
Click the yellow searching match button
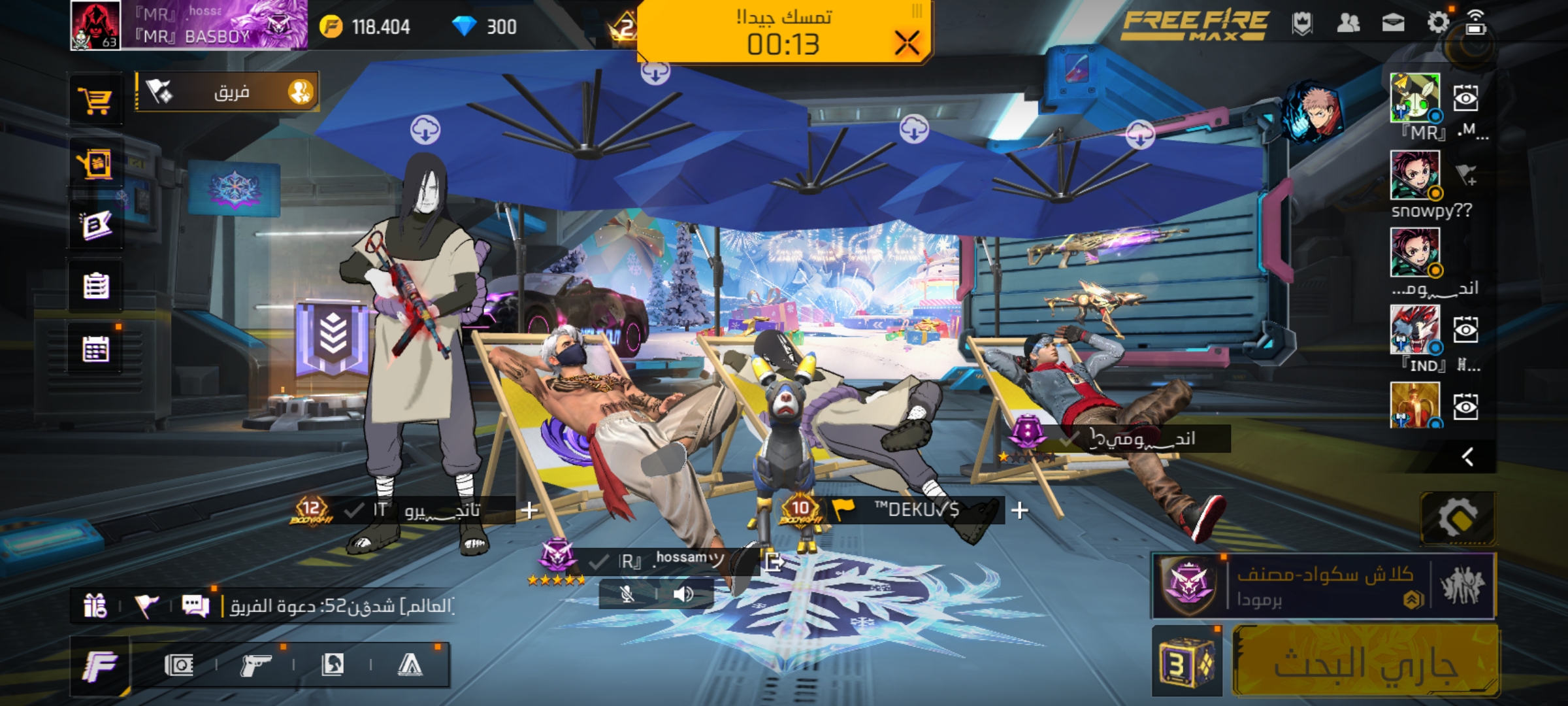1365,662
